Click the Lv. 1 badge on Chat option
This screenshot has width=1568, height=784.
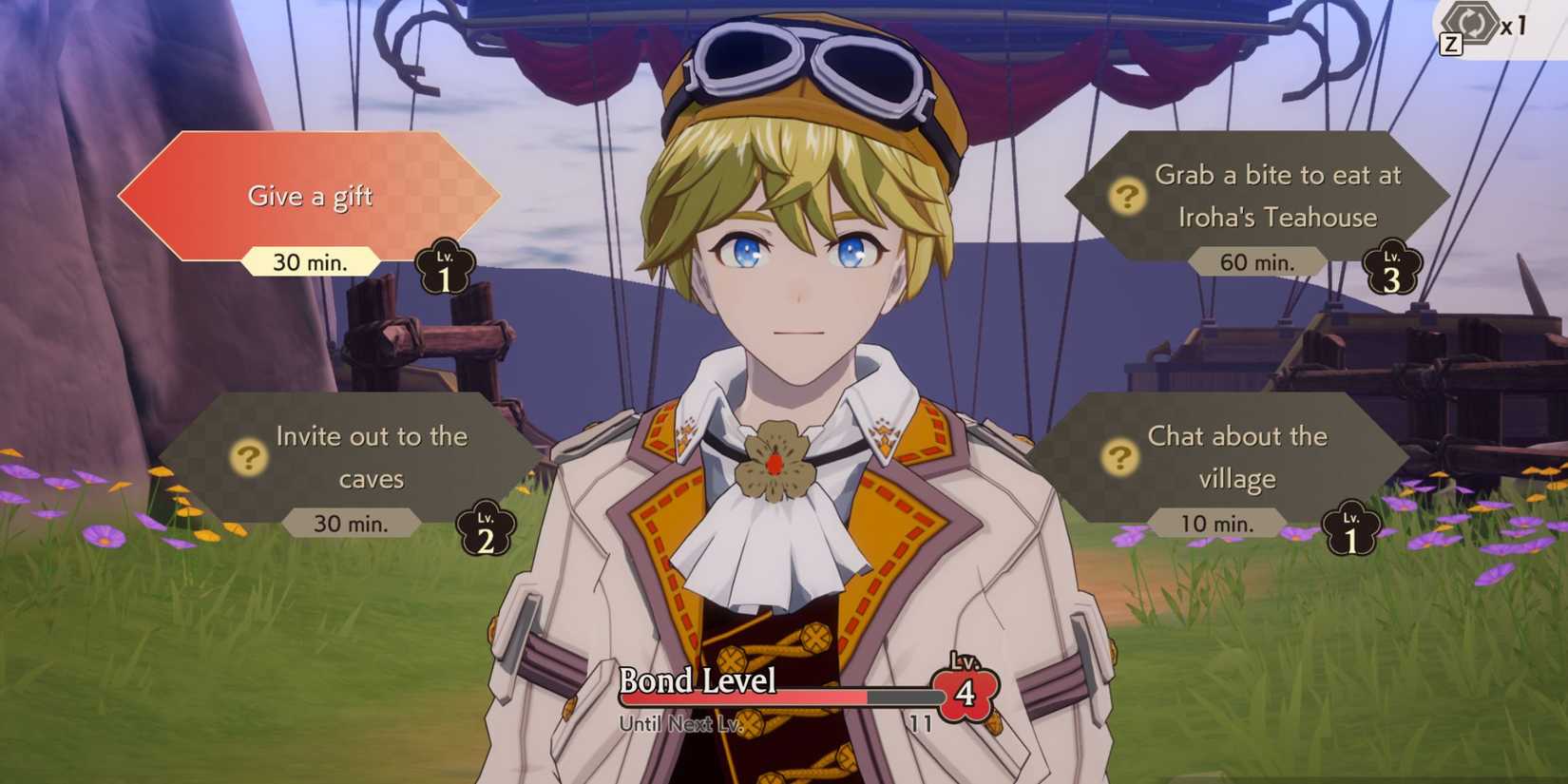pyautogui.click(x=1350, y=528)
